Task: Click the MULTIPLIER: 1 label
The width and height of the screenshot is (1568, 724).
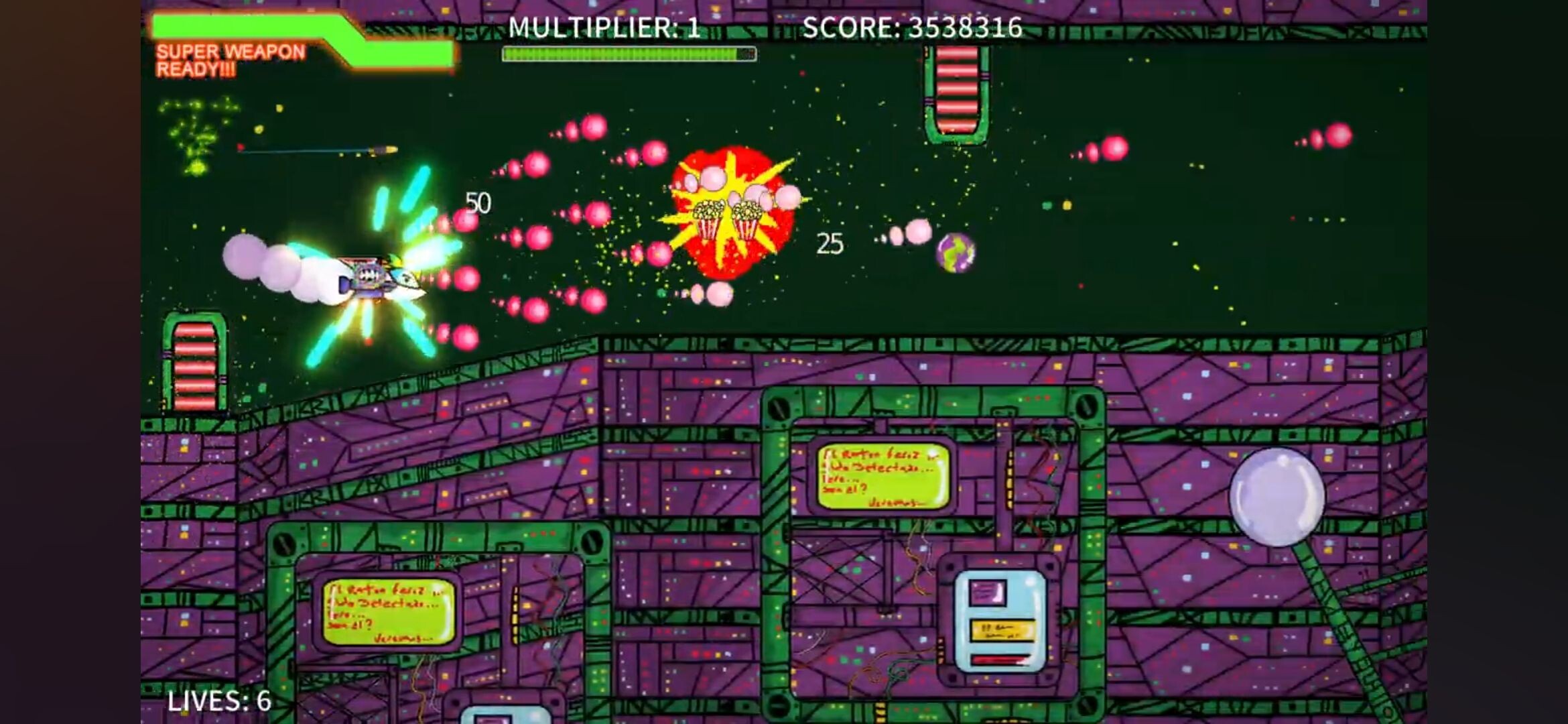Action: click(603, 27)
